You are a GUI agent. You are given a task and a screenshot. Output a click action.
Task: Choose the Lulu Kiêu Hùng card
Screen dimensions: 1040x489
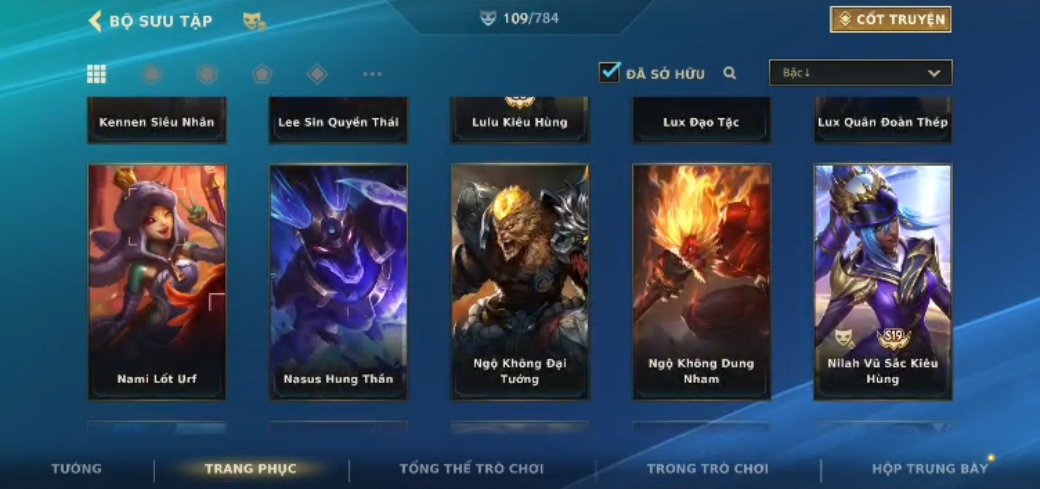pos(520,121)
